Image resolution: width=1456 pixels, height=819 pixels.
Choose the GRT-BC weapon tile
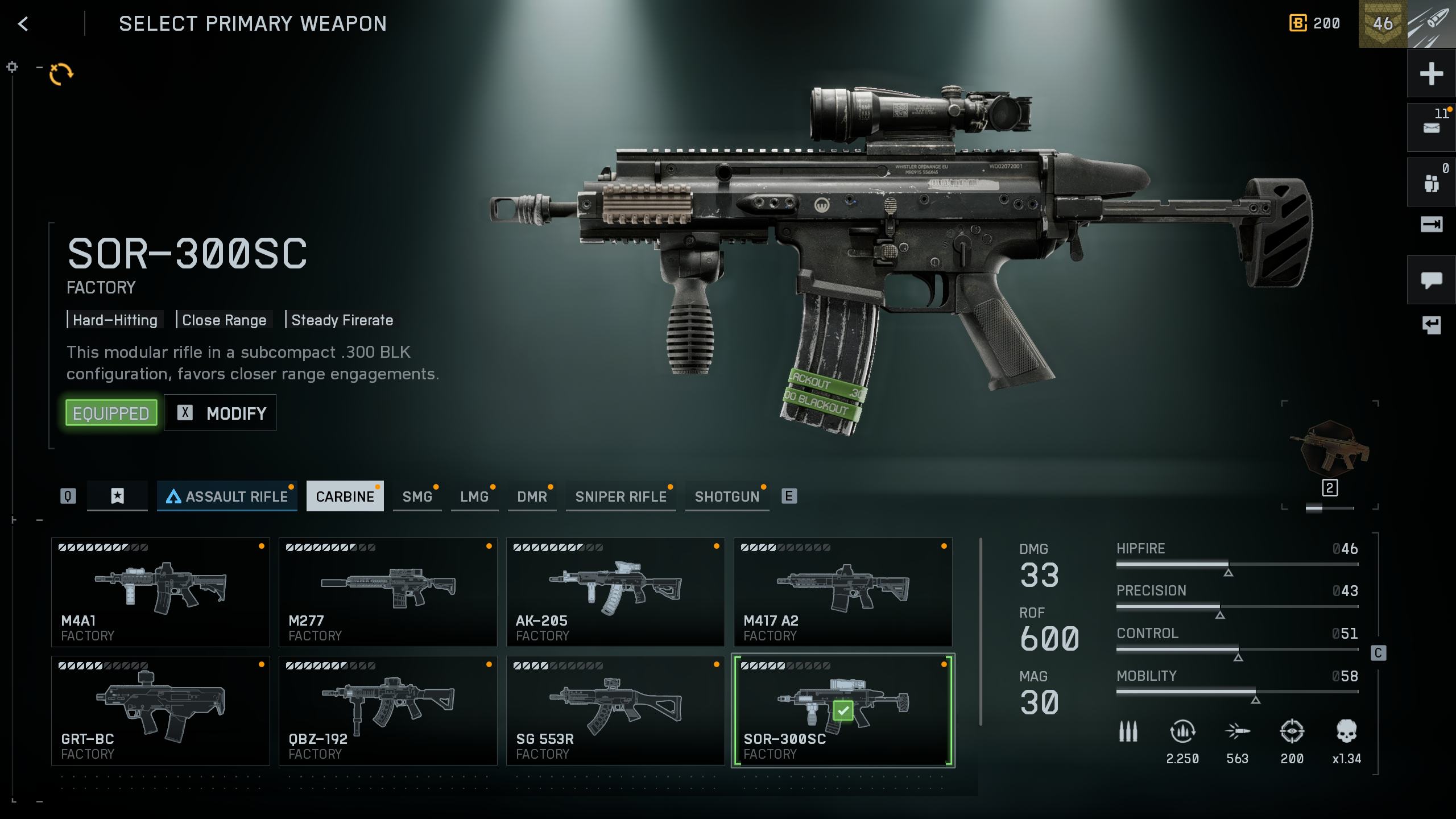click(160, 710)
